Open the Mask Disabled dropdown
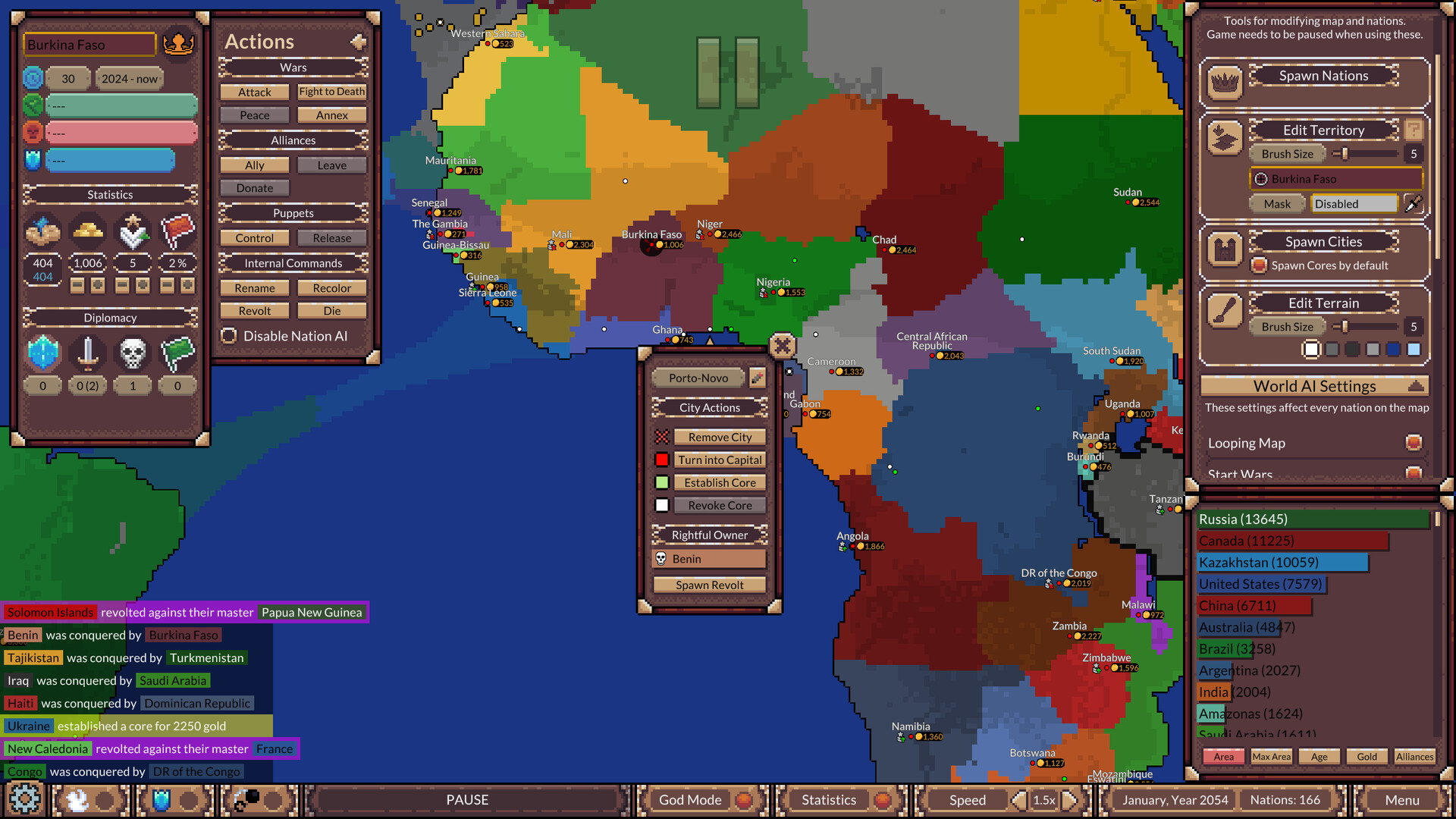1456x819 pixels. coord(1354,203)
